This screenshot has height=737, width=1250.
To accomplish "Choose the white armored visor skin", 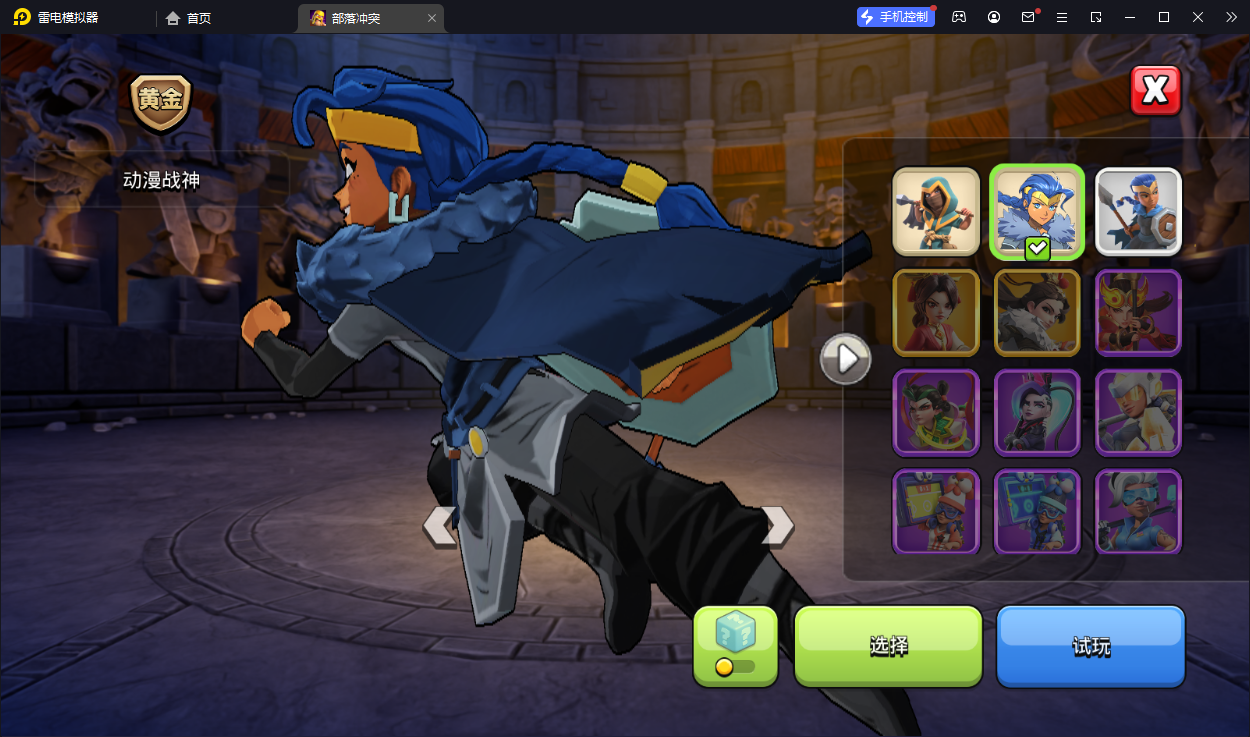I will (1138, 412).
